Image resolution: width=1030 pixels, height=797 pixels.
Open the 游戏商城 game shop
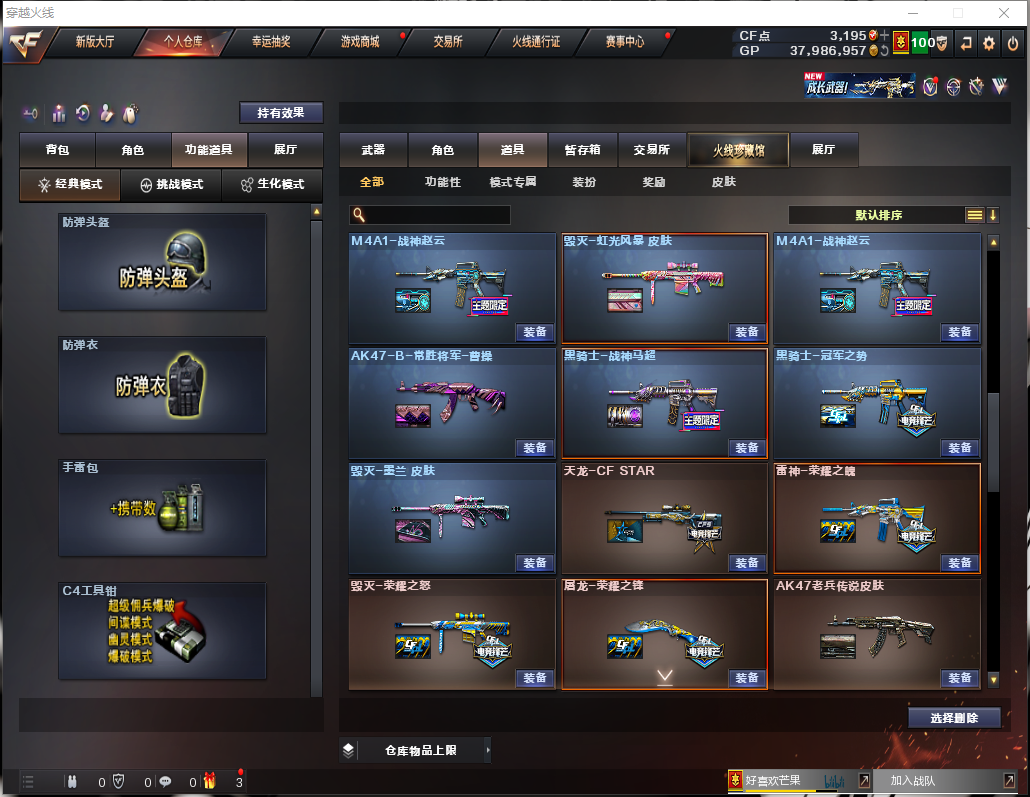pos(360,42)
